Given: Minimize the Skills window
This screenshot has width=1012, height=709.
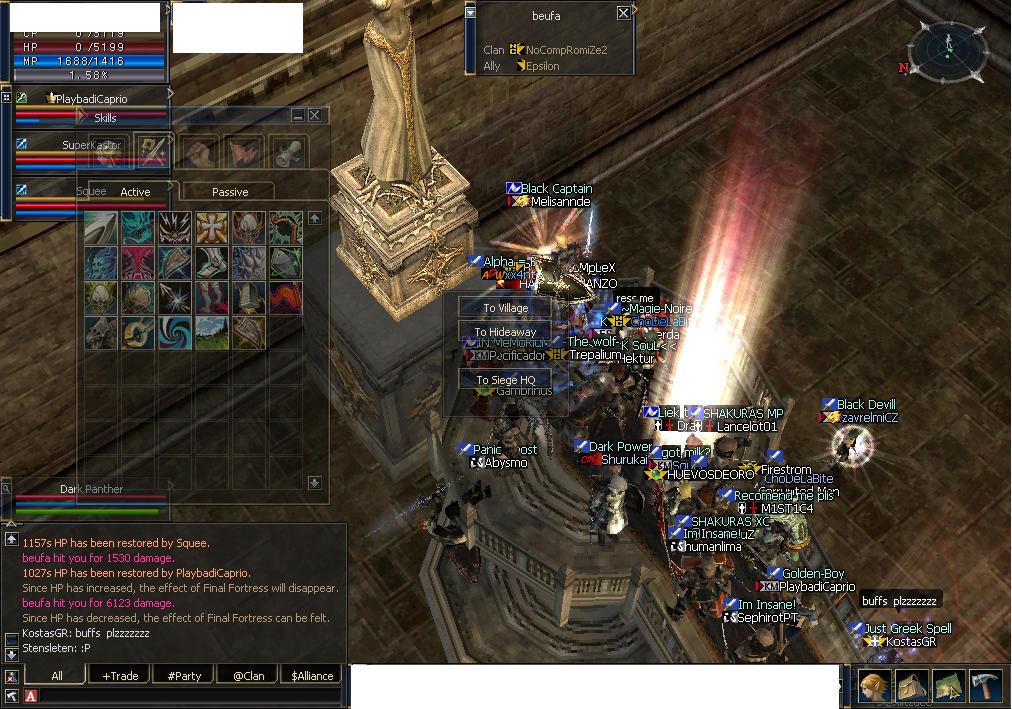Looking at the screenshot, I should (x=298, y=116).
